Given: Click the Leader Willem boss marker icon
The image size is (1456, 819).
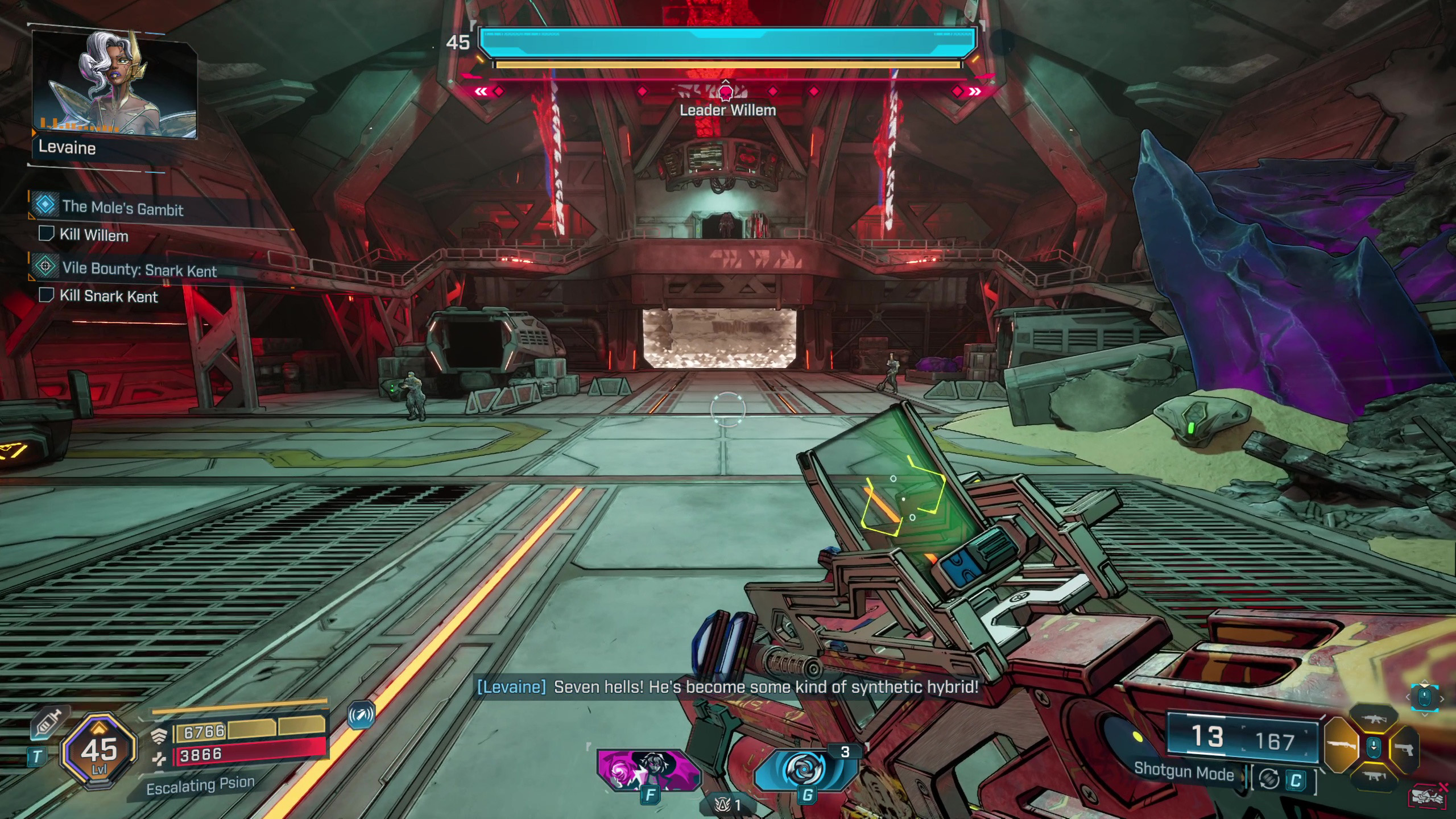Looking at the screenshot, I should pos(726,91).
